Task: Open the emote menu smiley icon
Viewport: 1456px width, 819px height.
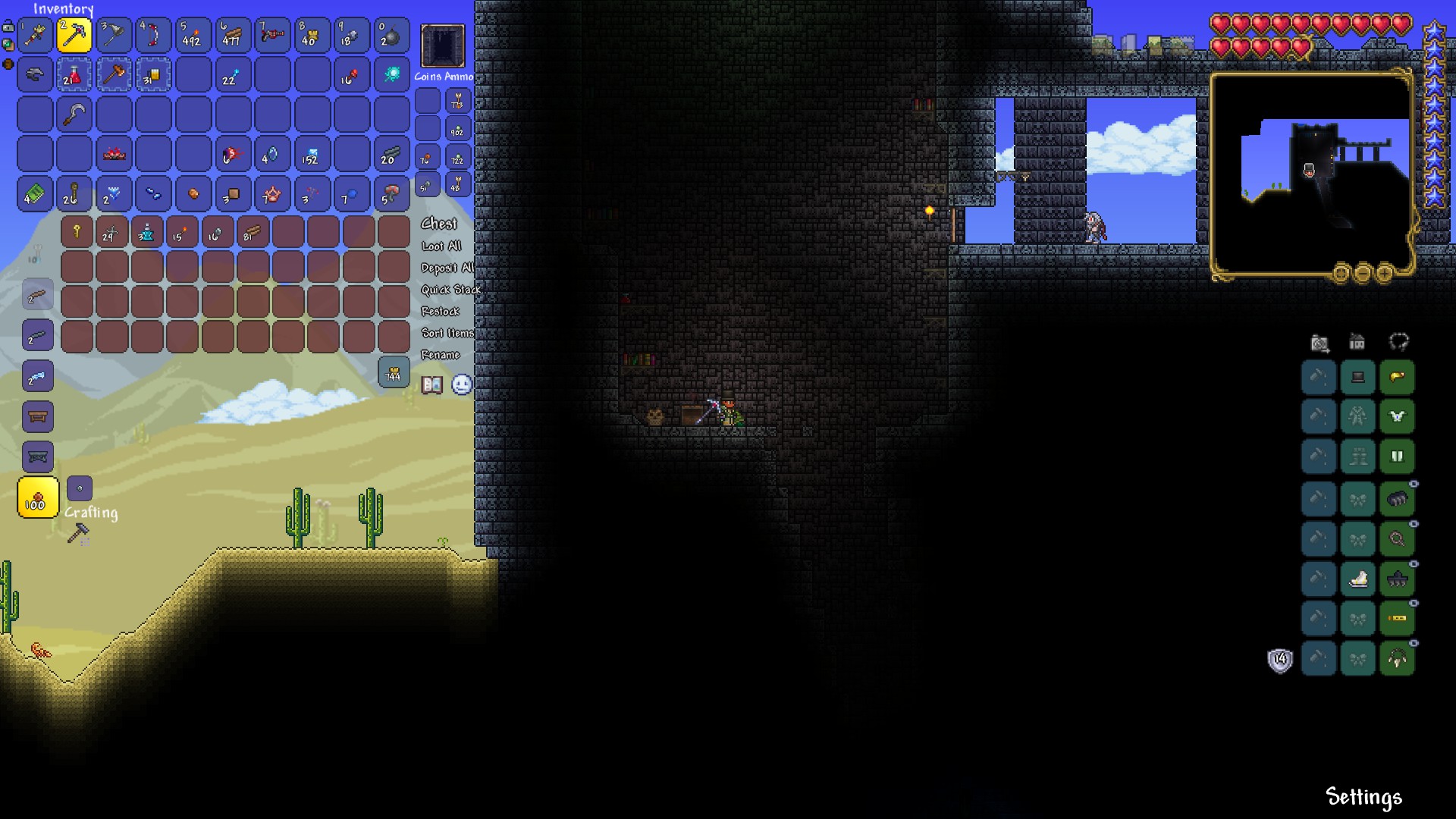Action: (461, 385)
